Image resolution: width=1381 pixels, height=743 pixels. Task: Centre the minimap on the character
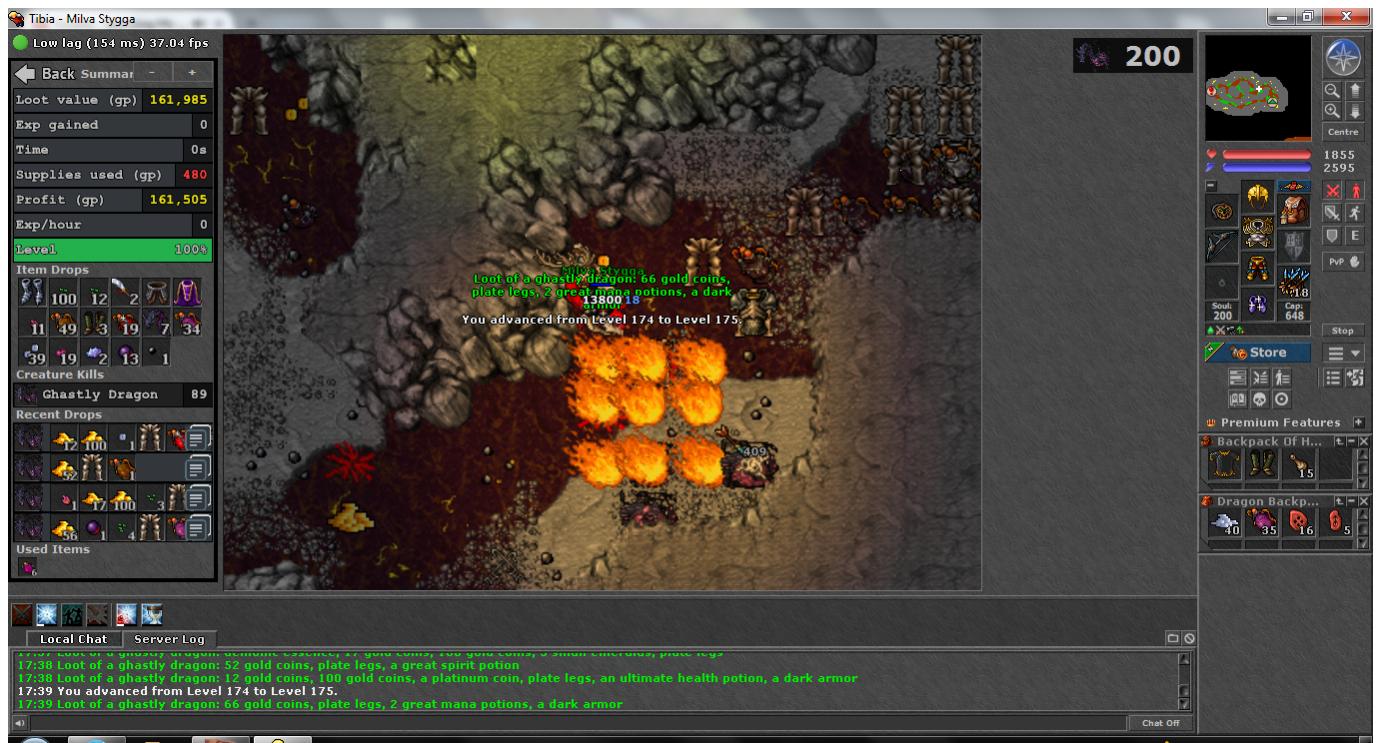point(1342,132)
